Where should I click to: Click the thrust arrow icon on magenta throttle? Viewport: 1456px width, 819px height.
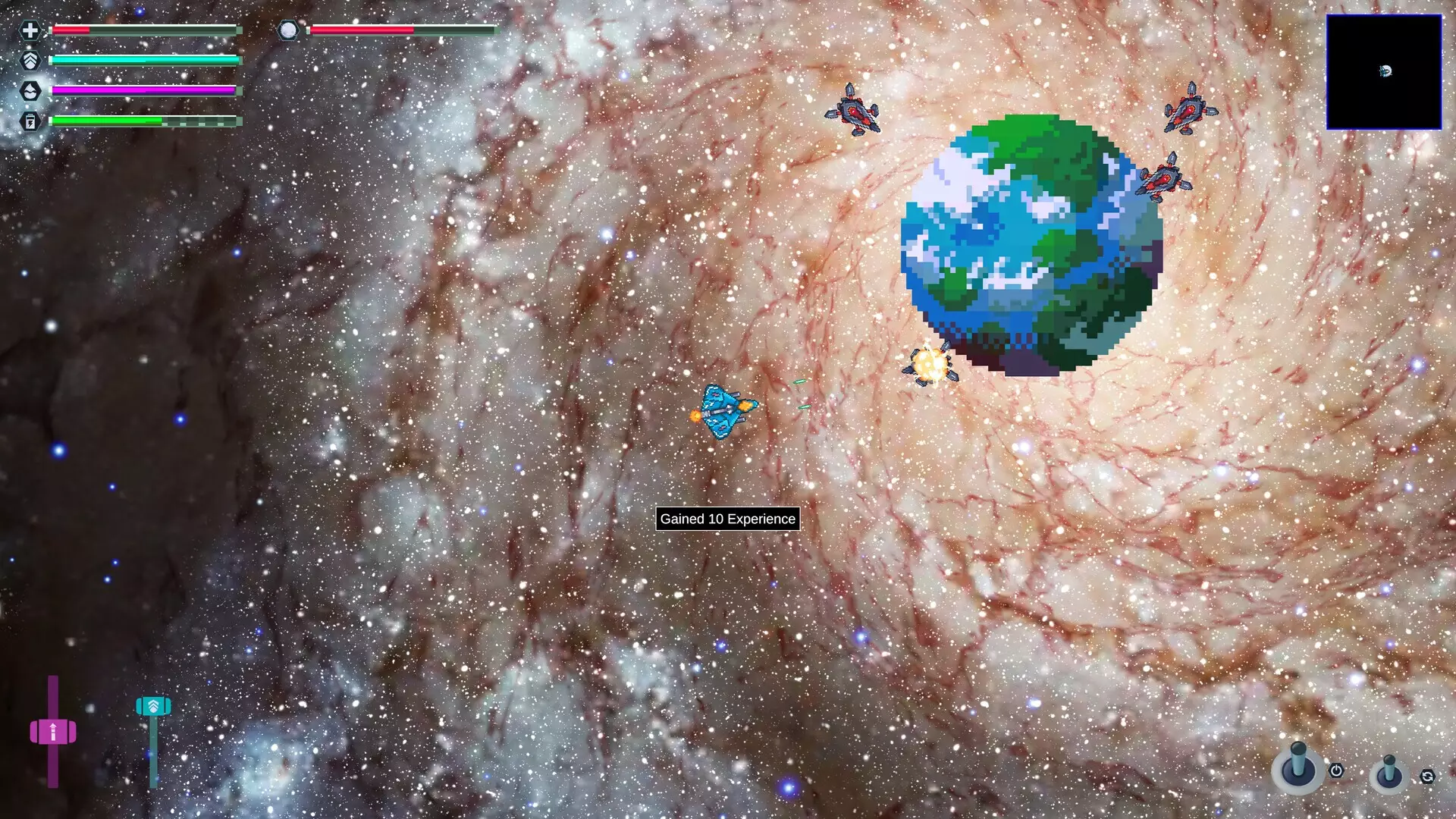(x=54, y=730)
